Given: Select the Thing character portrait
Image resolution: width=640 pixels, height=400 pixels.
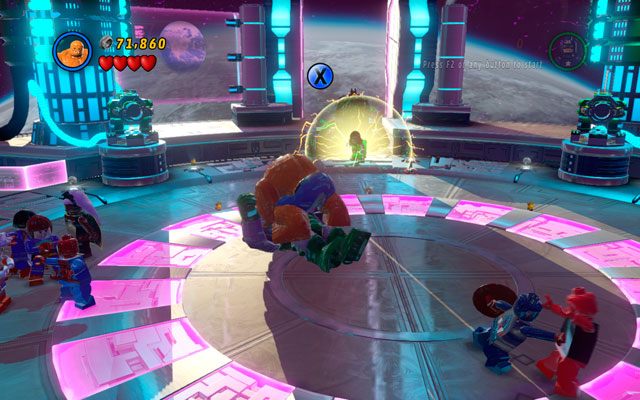Looking at the screenshot, I should click(75, 50).
